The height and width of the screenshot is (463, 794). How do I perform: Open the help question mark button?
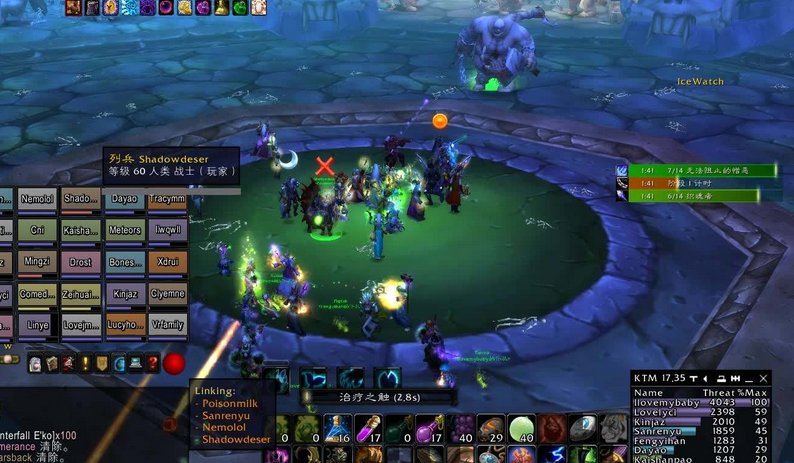coord(152,363)
